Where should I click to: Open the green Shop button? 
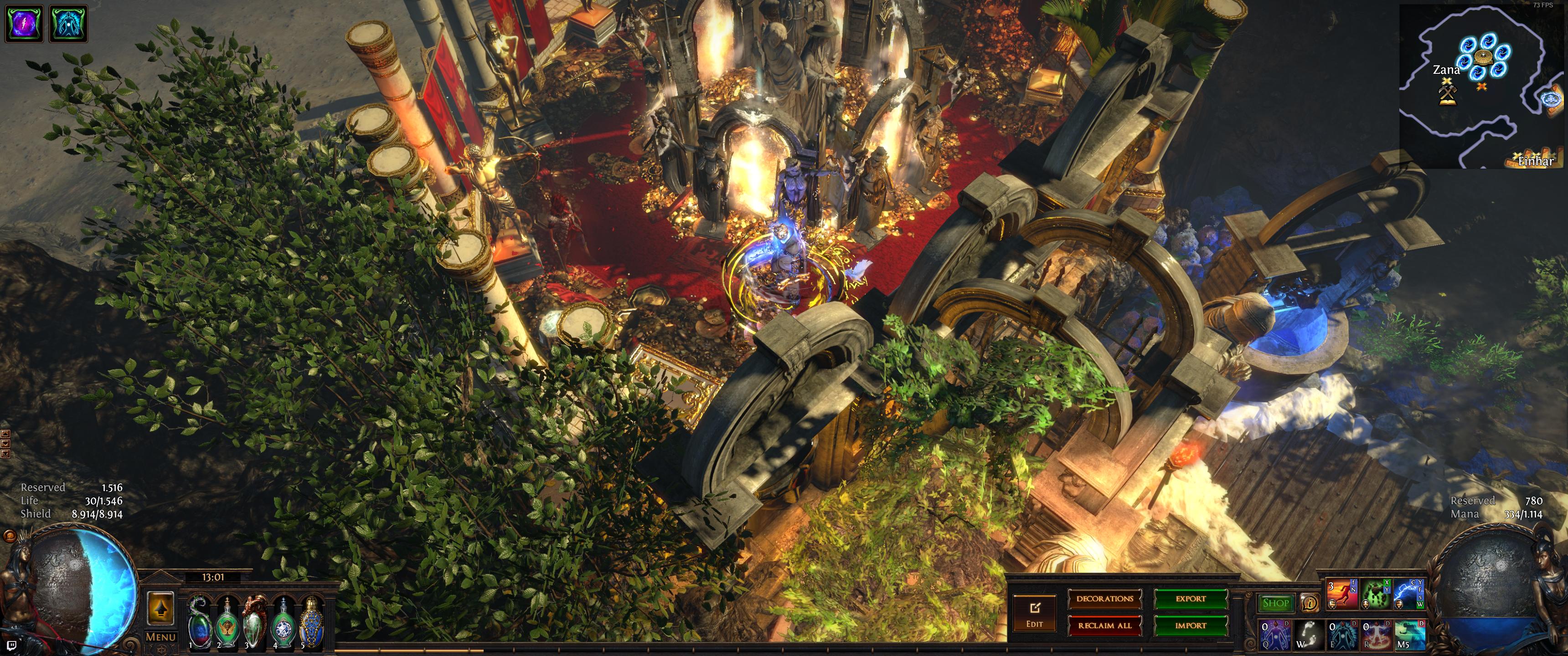1275,603
